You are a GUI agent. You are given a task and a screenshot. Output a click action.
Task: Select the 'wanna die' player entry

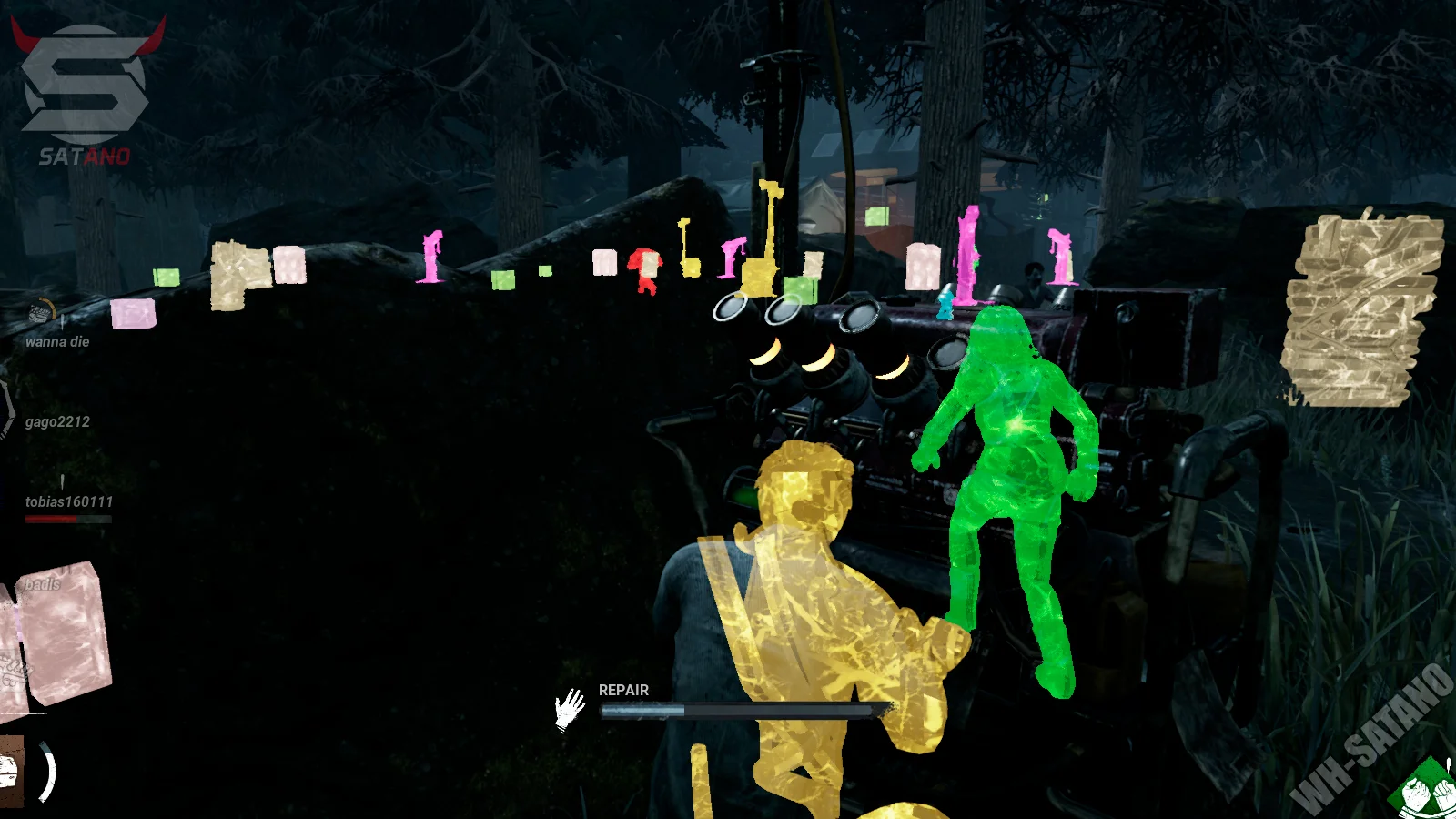click(57, 342)
